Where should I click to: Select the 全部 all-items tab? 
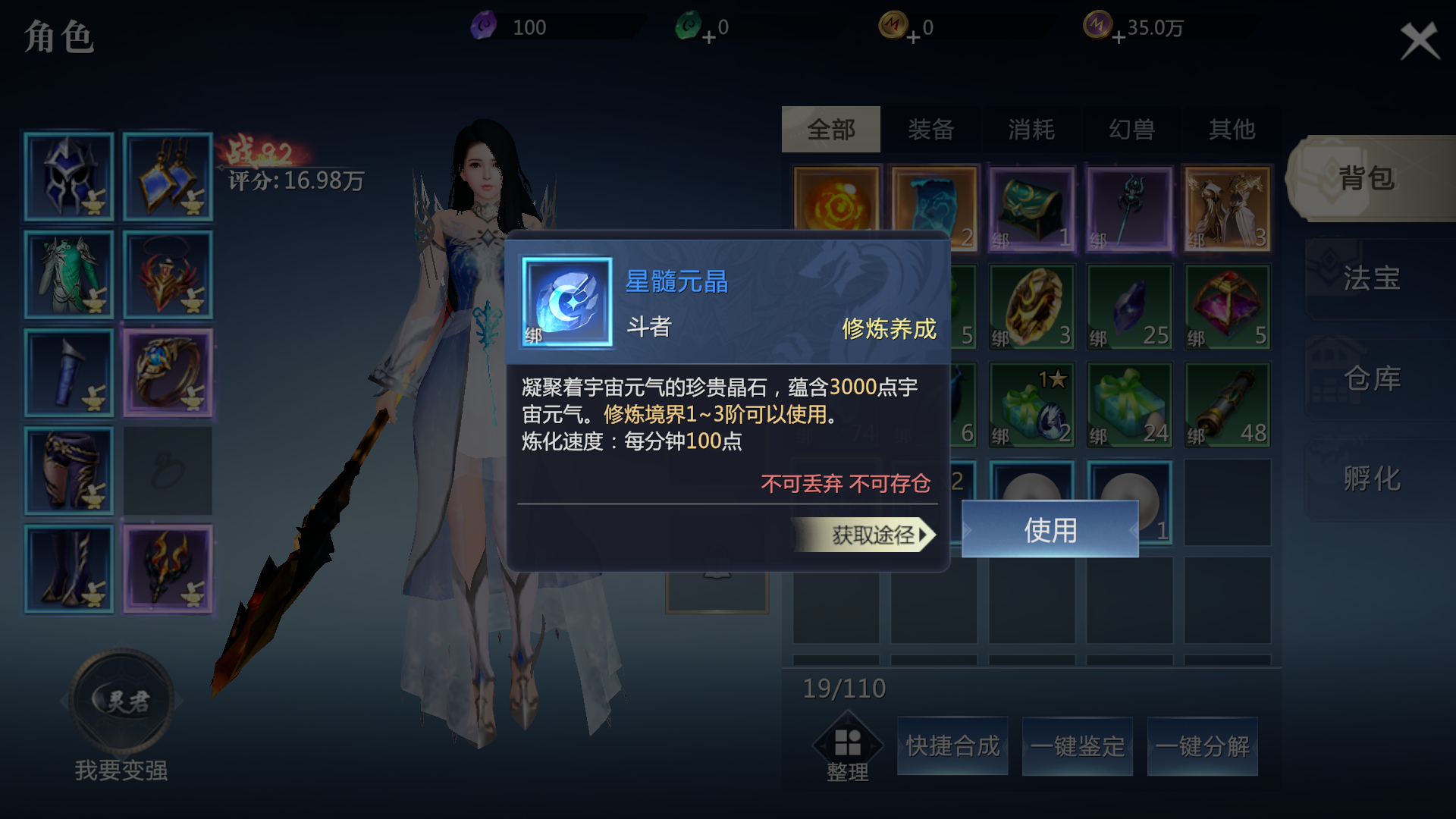pyautogui.click(x=830, y=130)
